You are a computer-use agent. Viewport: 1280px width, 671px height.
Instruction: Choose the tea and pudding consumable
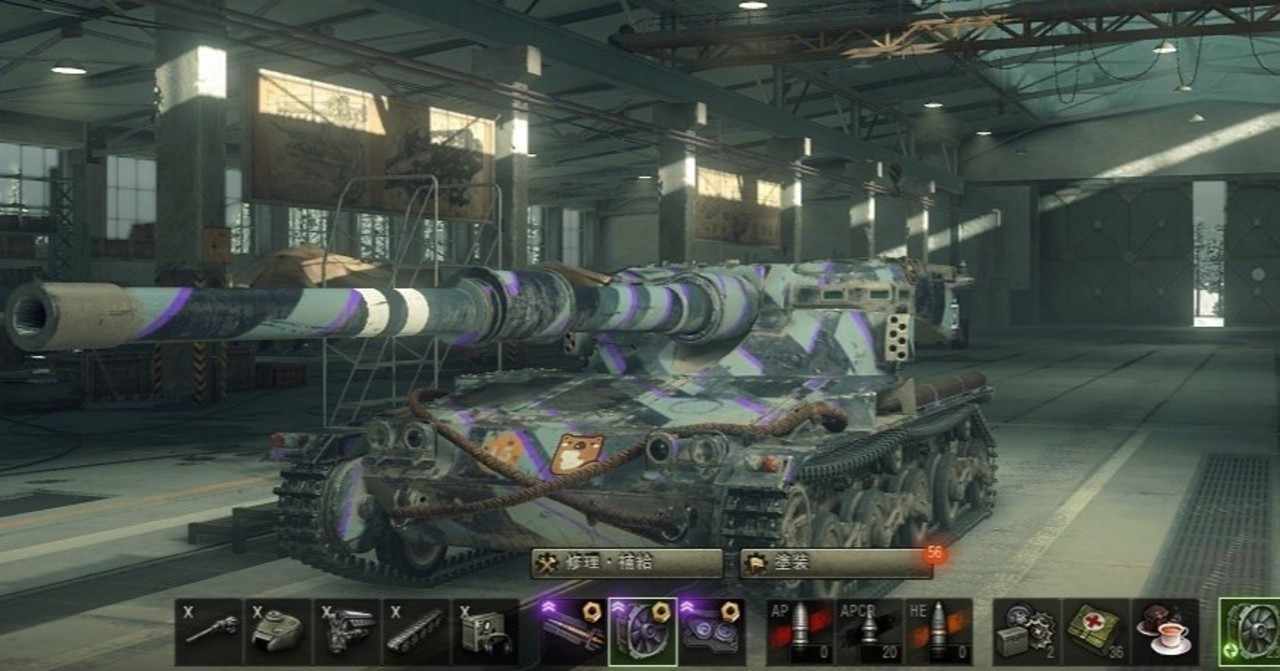[x=1164, y=632]
